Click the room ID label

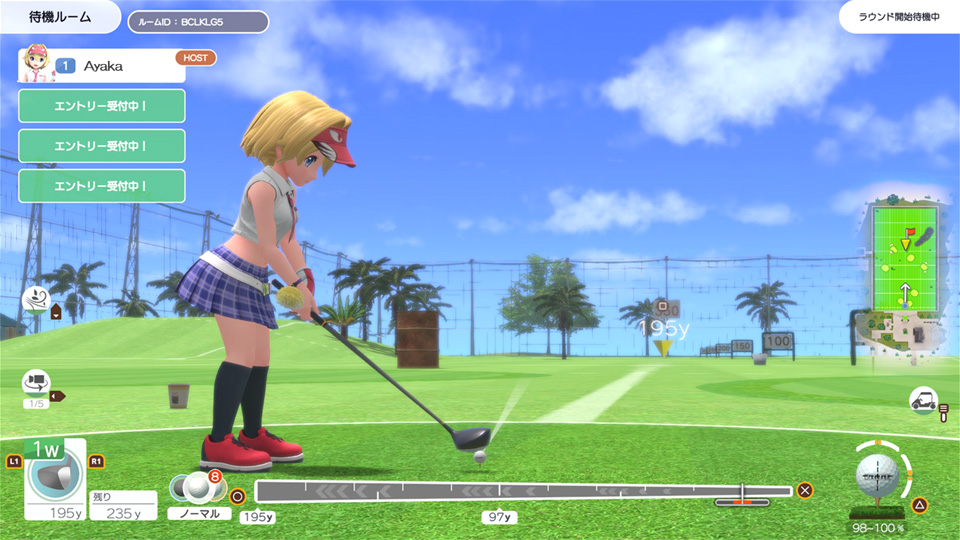tap(197, 21)
